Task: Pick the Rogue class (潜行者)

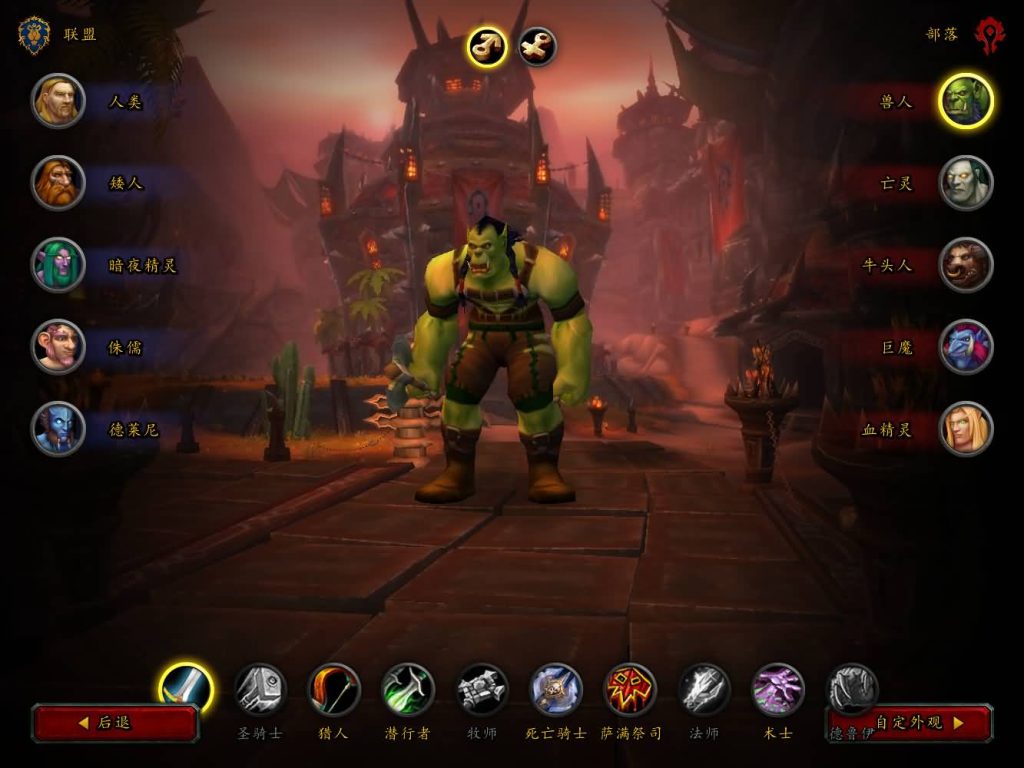Action: tap(408, 689)
